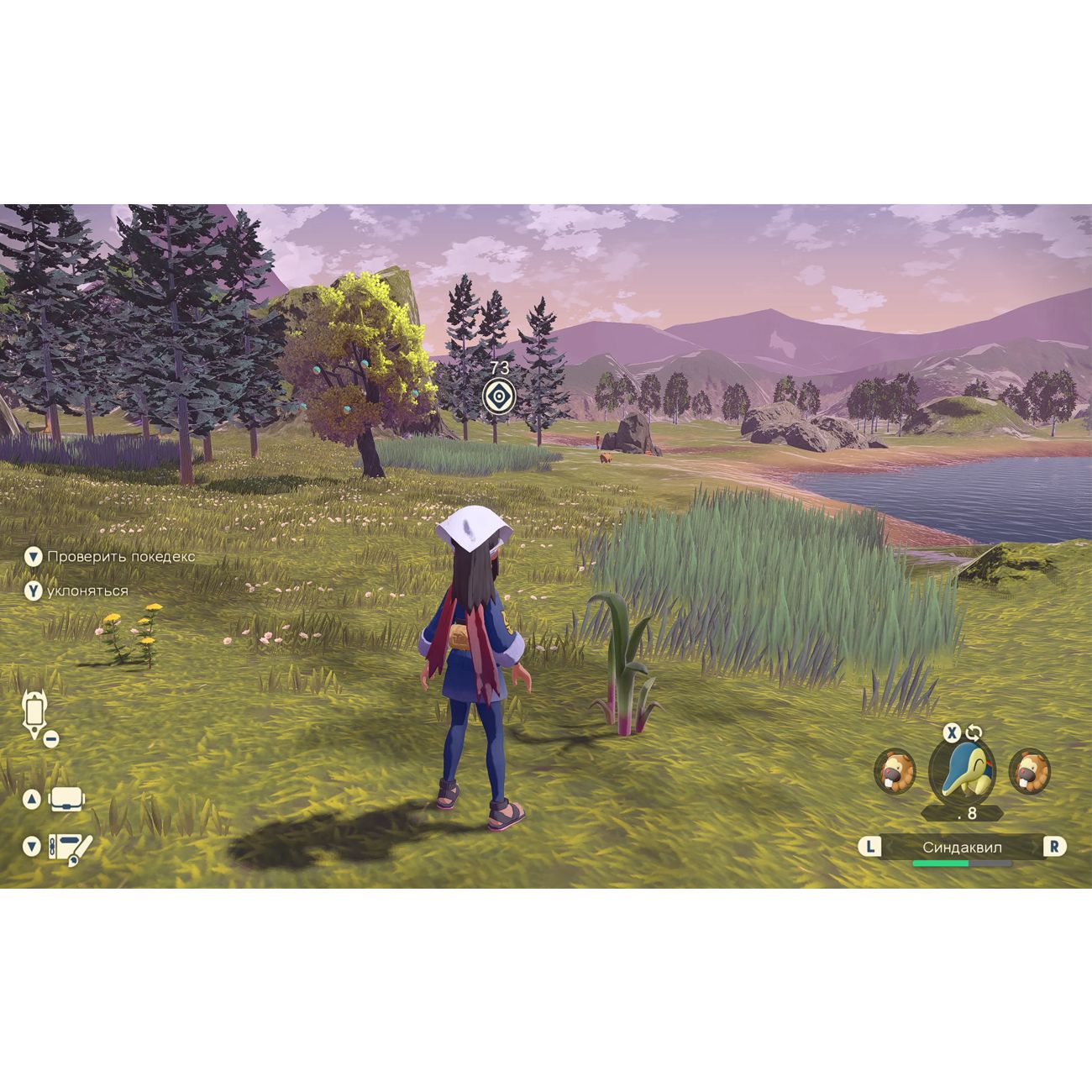
Task: Choose the Bidoof icon left of Cyndaquil
Action: [895, 771]
